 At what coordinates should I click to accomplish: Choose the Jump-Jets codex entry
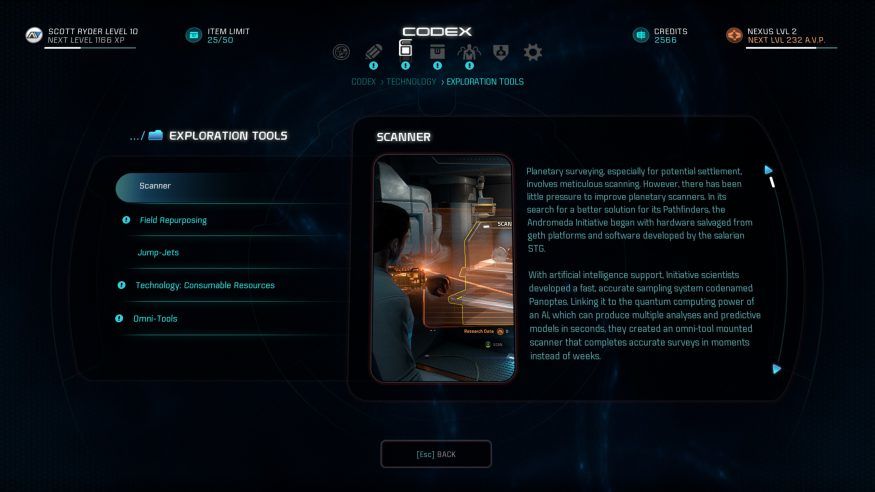158,252
